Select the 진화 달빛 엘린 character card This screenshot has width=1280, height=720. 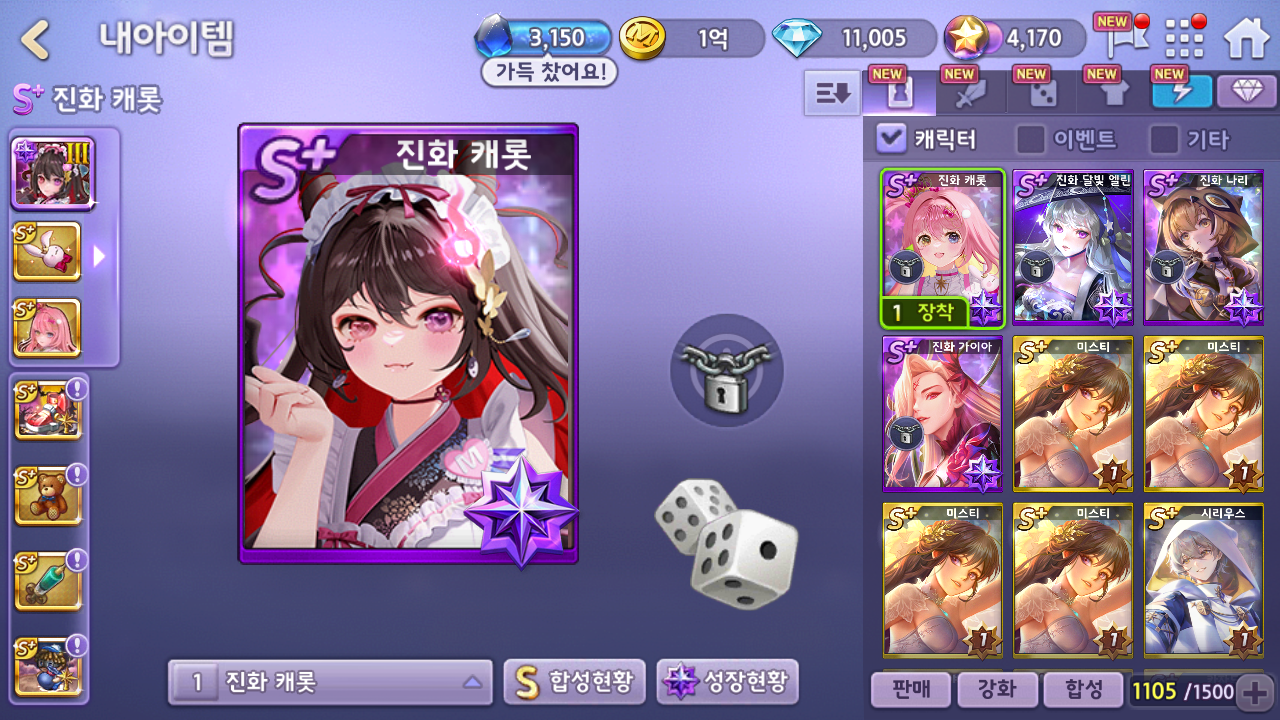pos(1073,247)
